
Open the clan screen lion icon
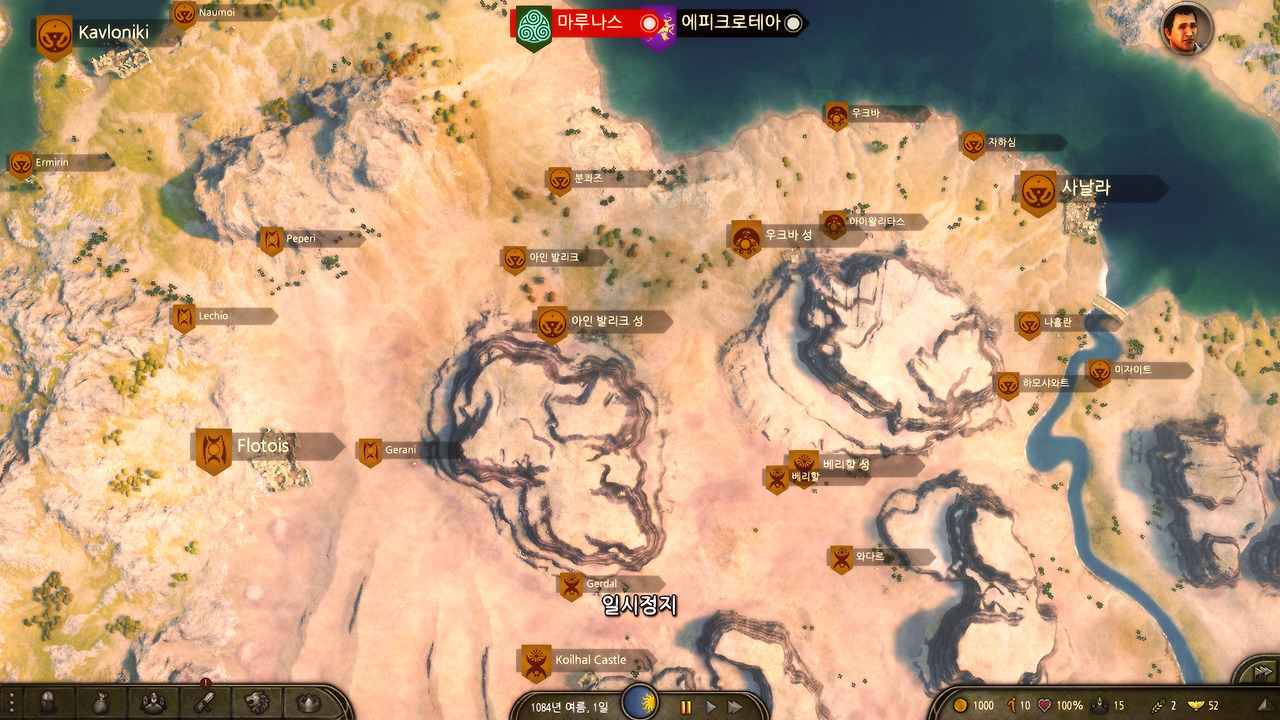click(x=258, y=704)
